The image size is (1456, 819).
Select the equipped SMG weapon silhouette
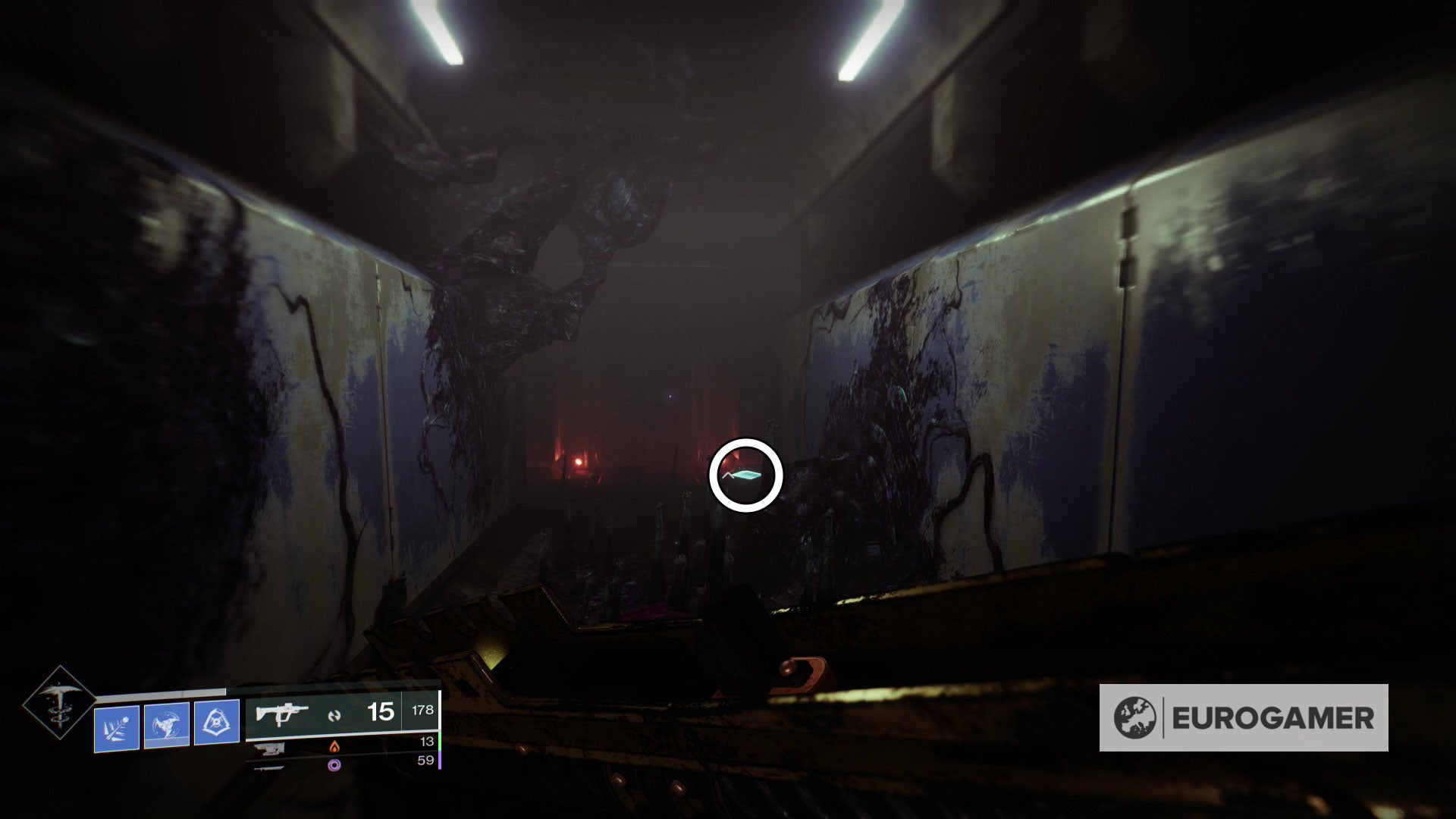click(281, 714)
